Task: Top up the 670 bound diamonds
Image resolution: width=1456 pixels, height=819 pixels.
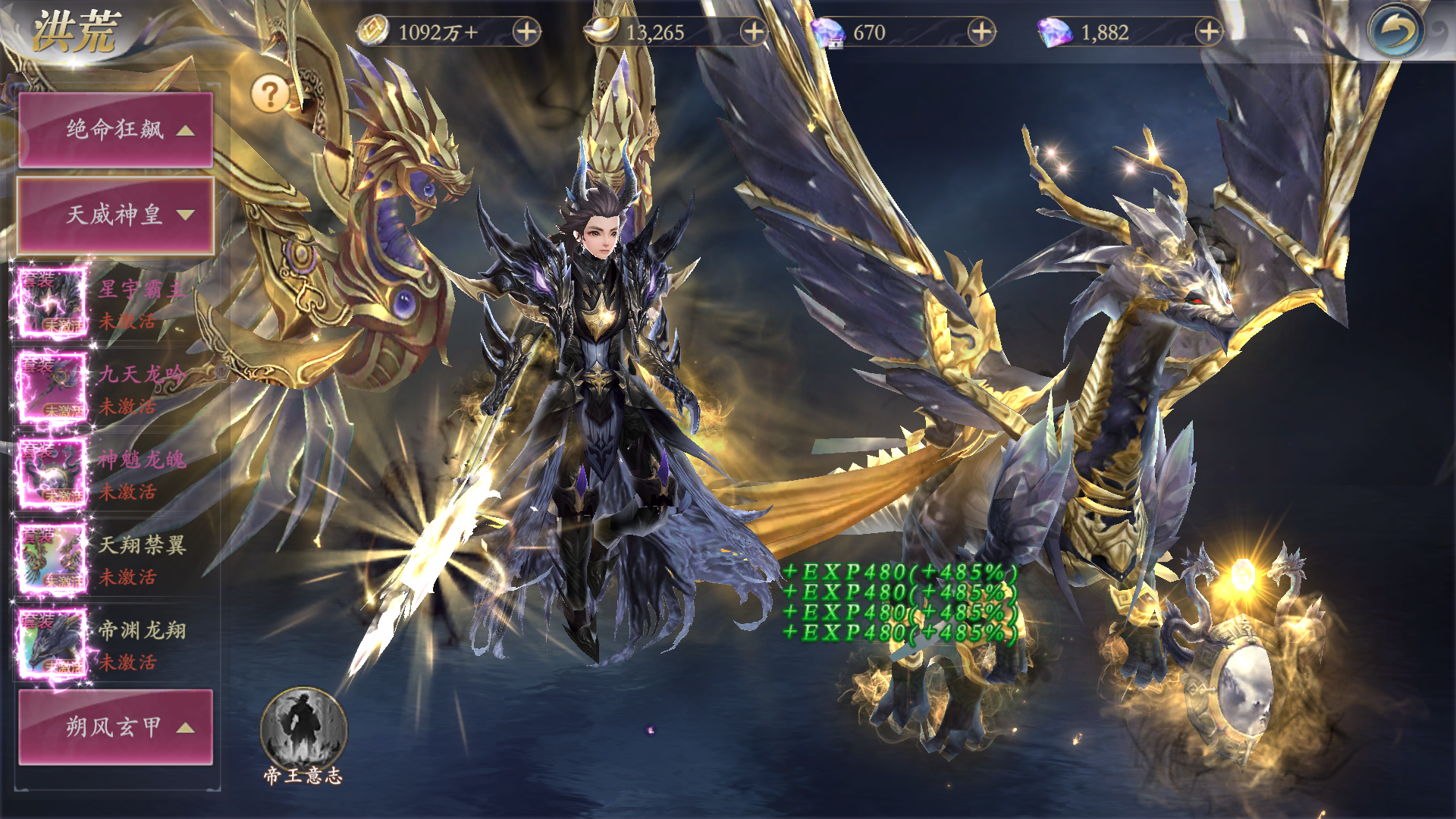Action: pyautogui.click(x=981, y=32)
